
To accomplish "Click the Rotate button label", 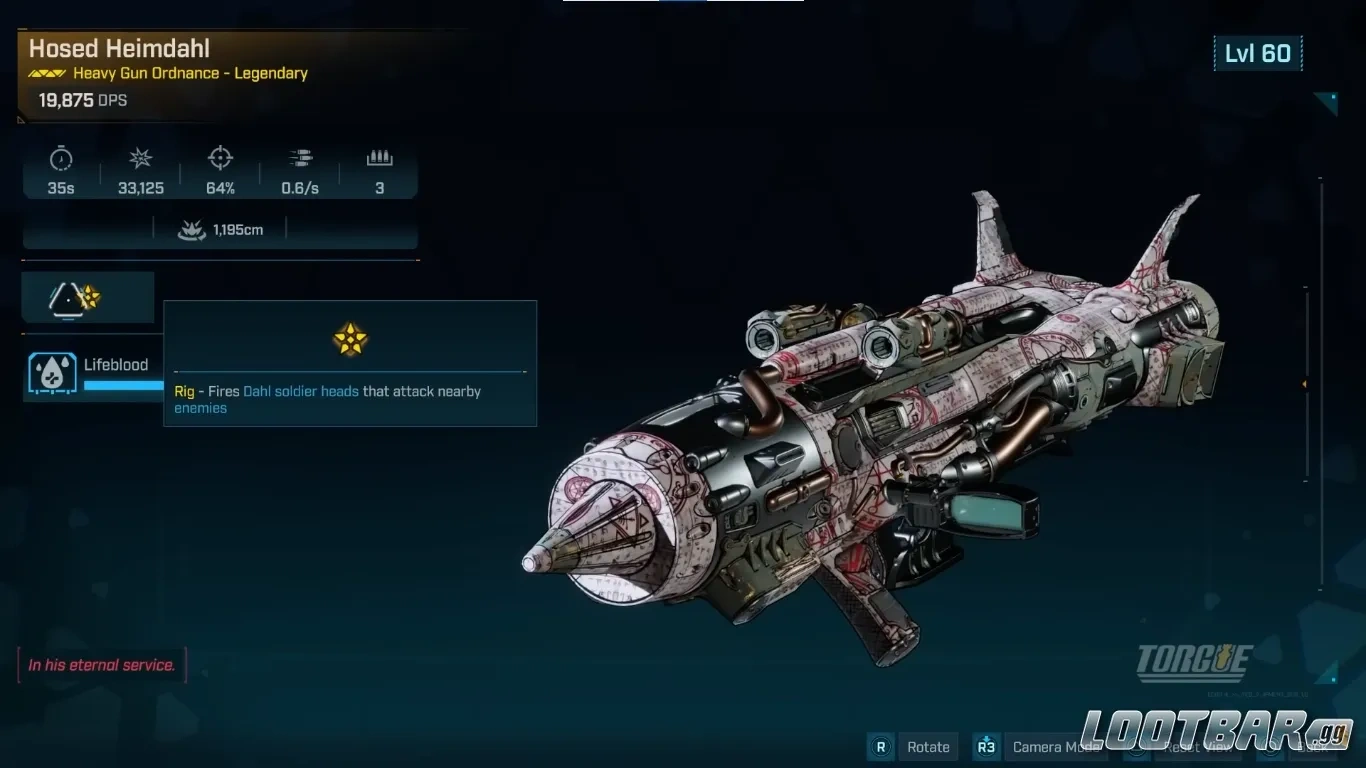I will pos(927,747).
